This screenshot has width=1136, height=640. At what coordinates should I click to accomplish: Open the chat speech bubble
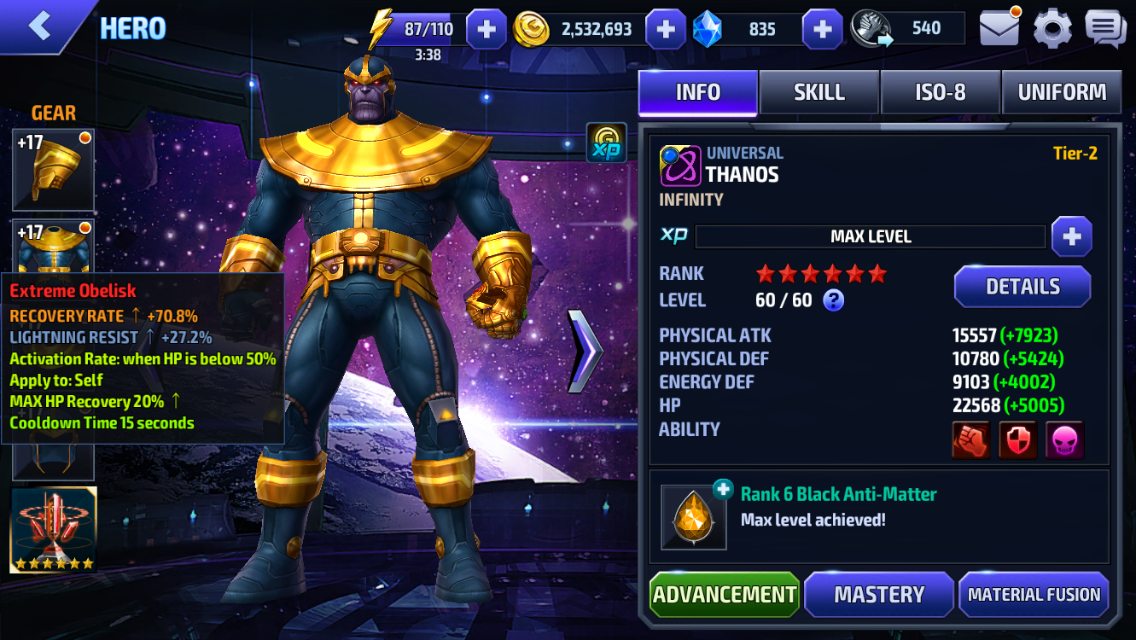1105,28
